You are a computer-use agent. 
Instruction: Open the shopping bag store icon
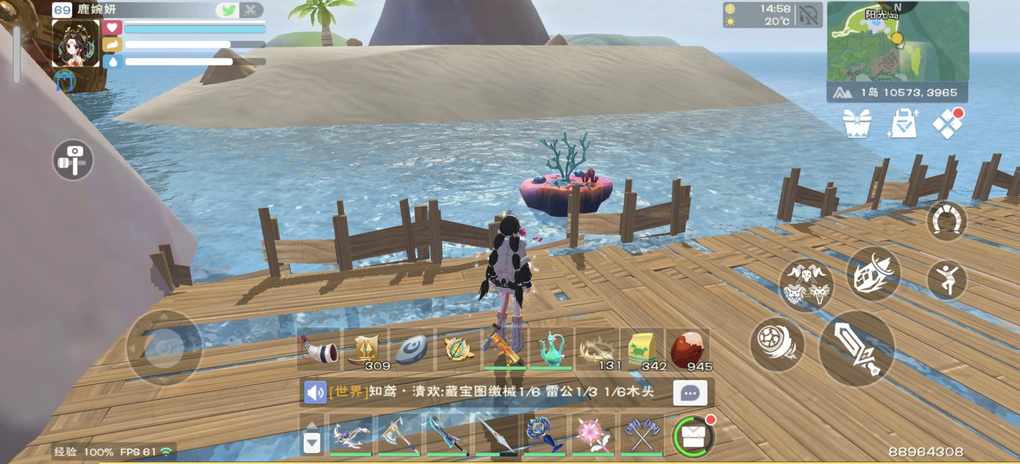tap(903, 123)
